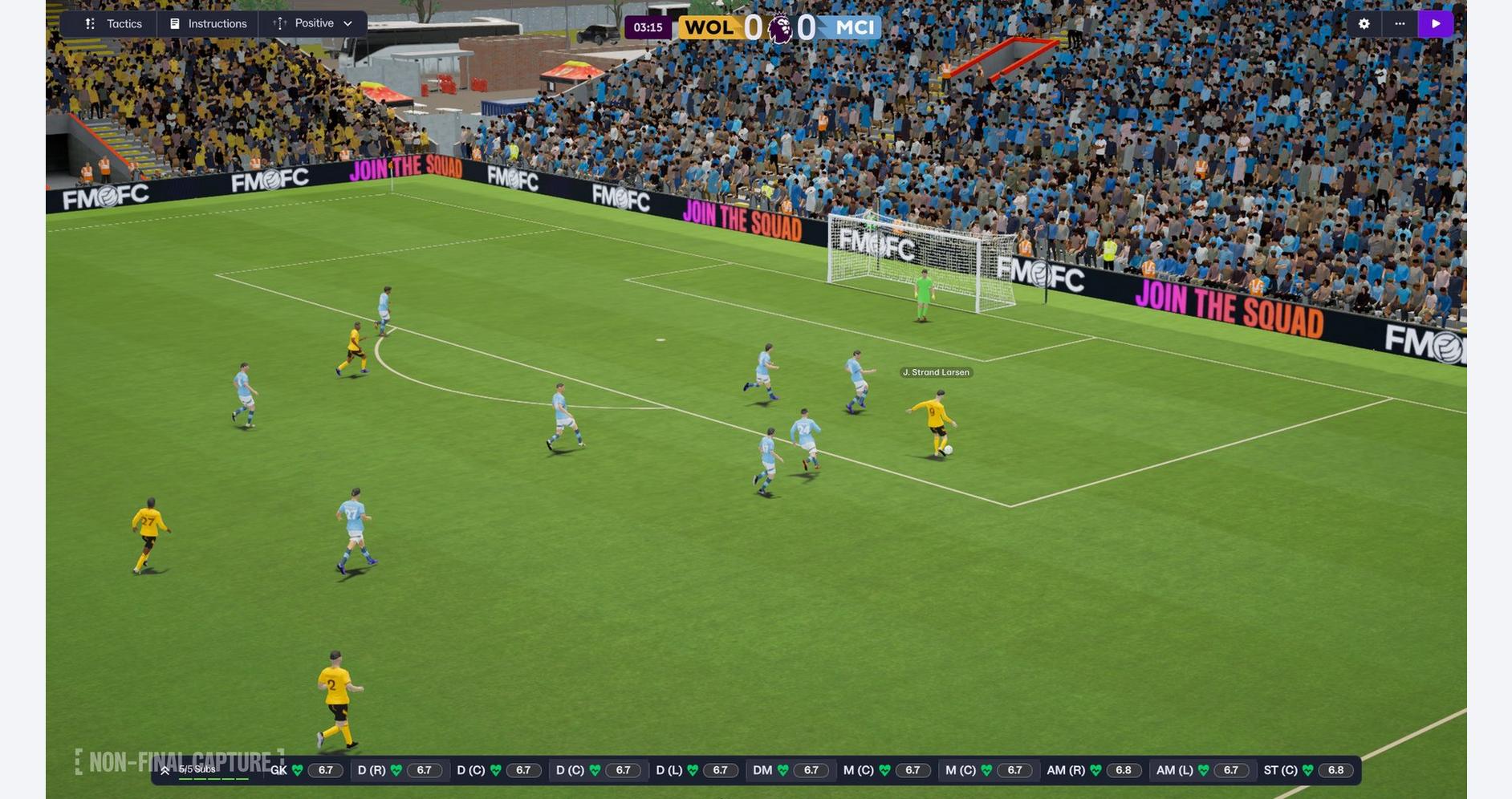Open match settings with the gear icon

pyautogui.click(x=1364, y=24)
